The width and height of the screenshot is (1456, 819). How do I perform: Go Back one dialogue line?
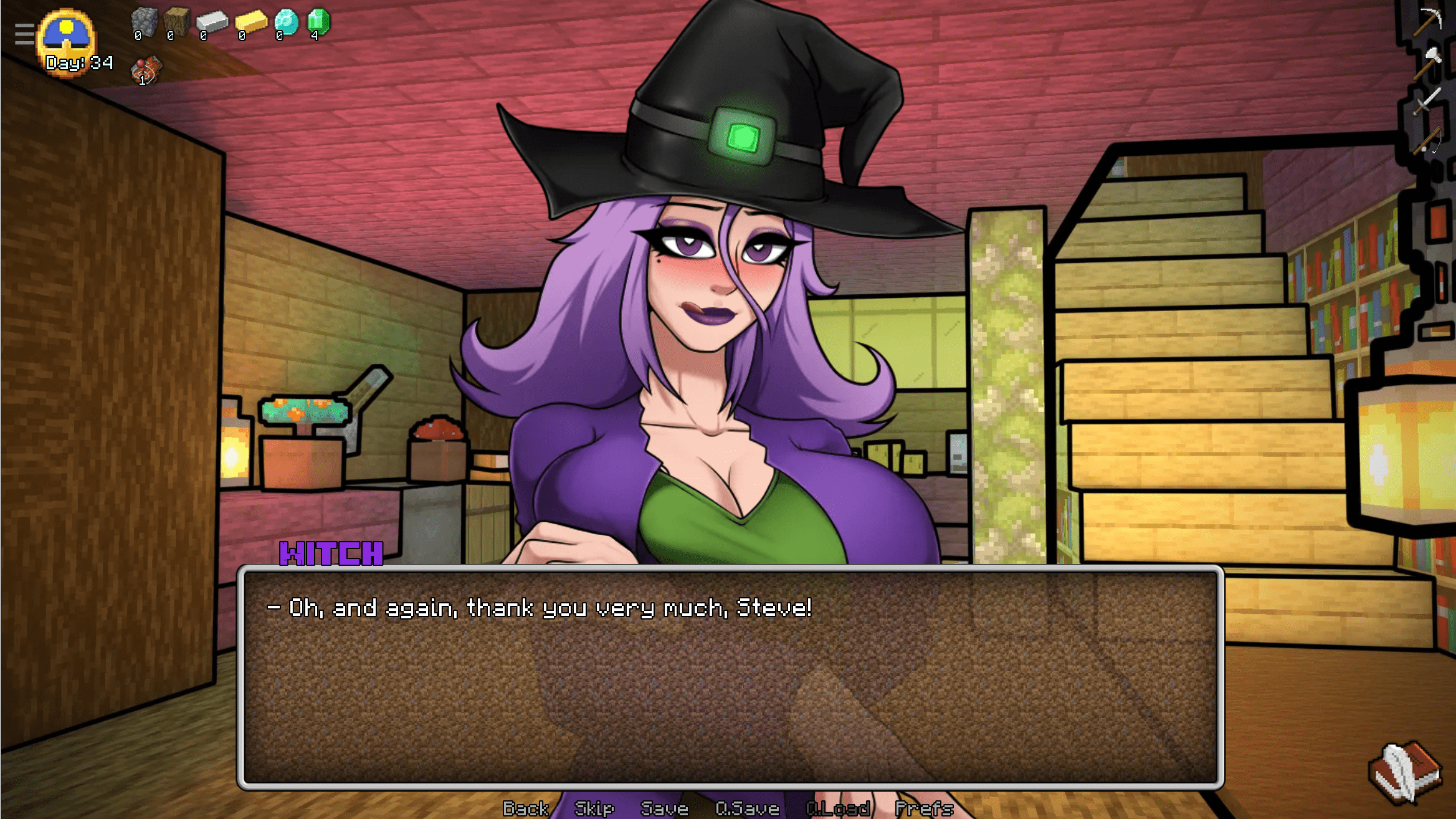pyautogui.click(x=525, y=808)
